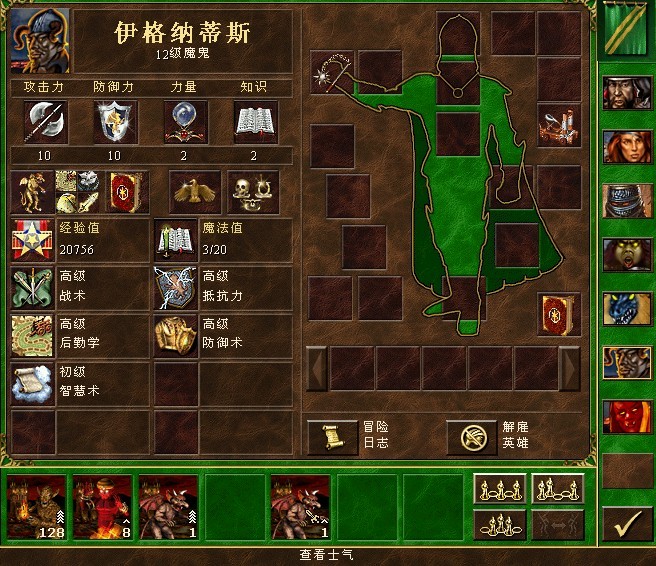This screenshot has height=566, width=656.
Task: Click the knowledge (知识) open book icon
Action: tap(255, 122)
